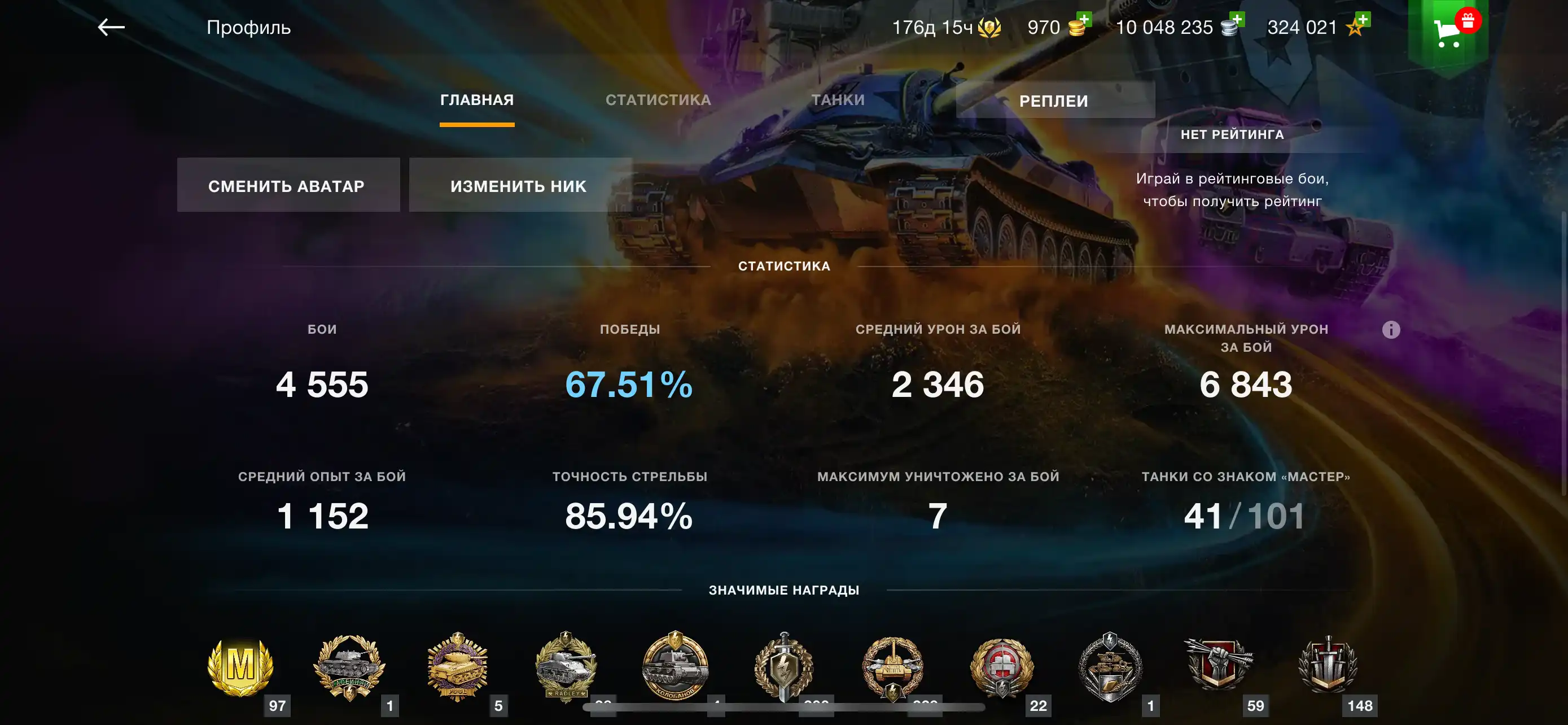Open the Реплеи section
The image size is (1568, 725).
point(1054,101)
